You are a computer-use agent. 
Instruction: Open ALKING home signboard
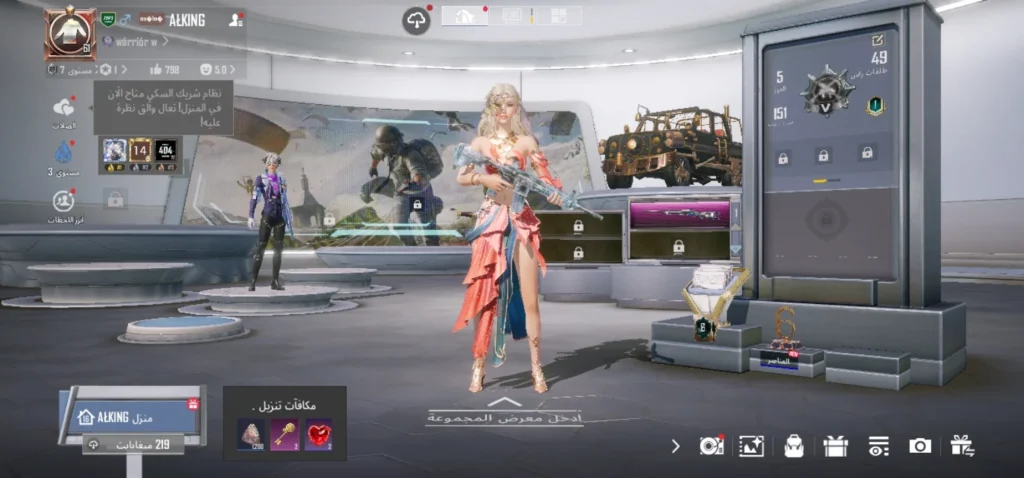tap(131, 416)
